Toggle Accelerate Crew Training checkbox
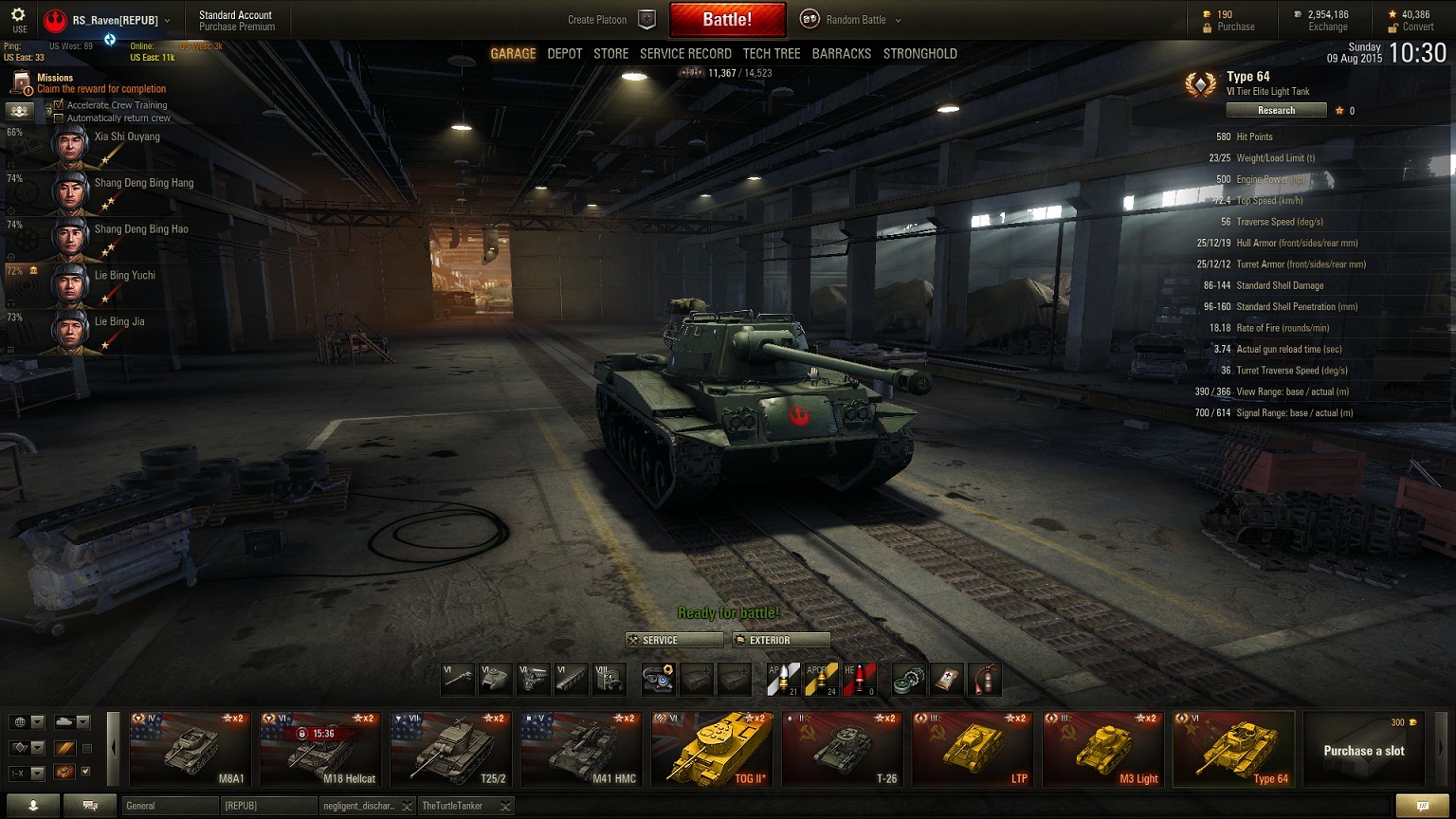This screenshot has height=819, width=1456. 59,105
